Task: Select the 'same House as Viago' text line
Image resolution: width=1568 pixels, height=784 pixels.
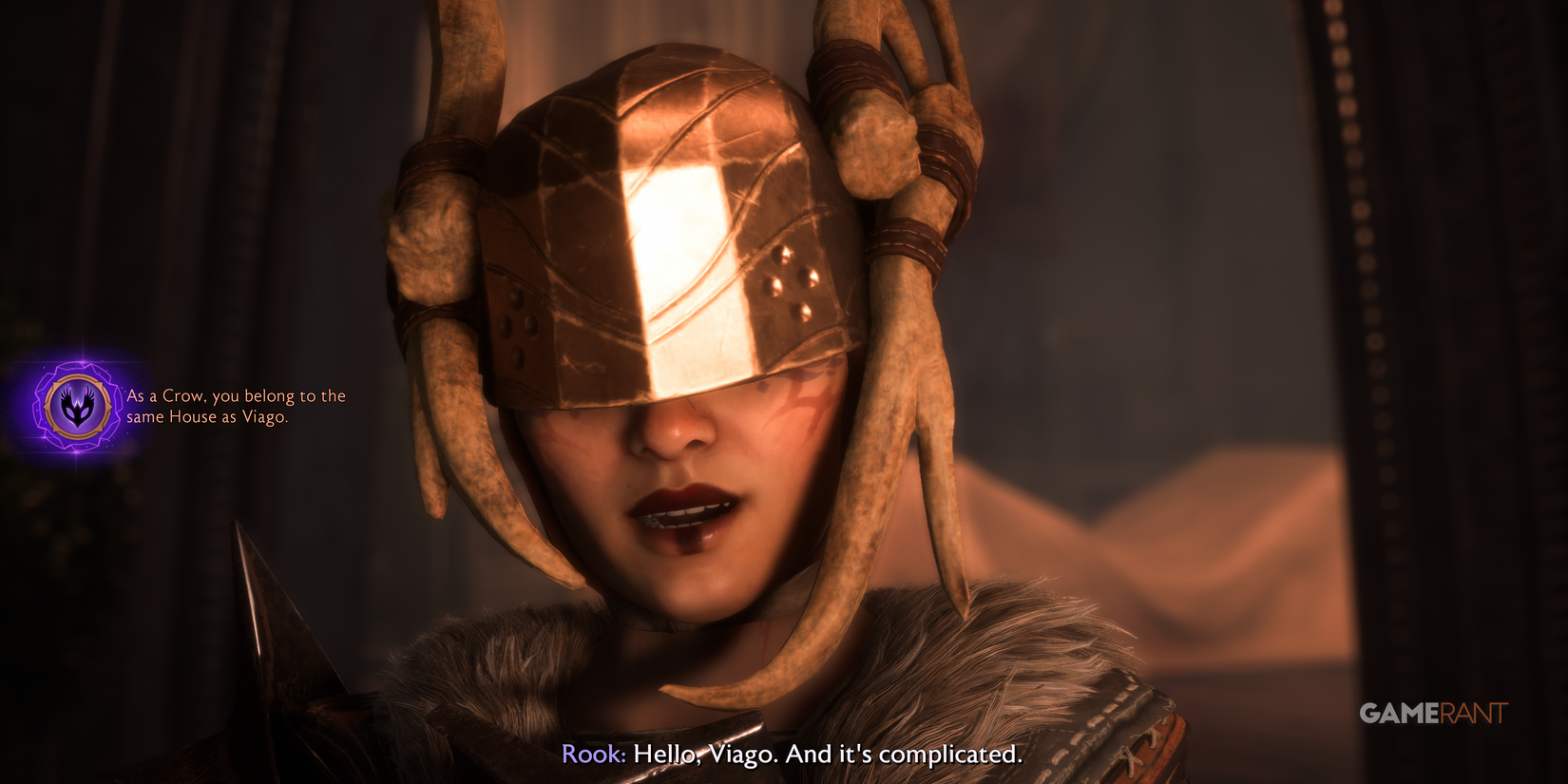Action: point(207,418)
